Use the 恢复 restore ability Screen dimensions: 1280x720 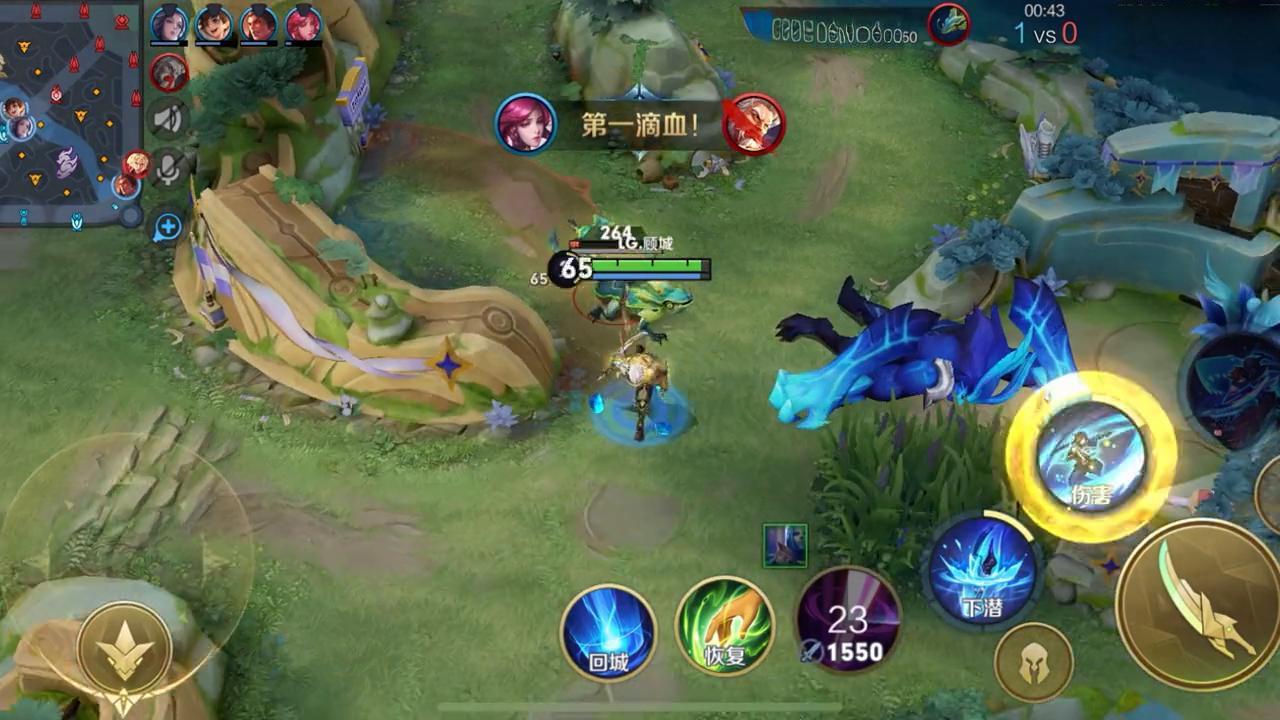[725, 627]
